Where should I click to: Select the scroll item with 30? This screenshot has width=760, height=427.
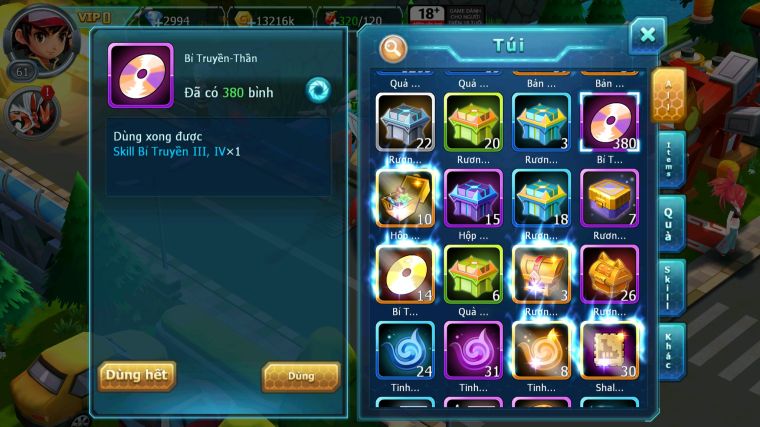click(x=608, y=350)
